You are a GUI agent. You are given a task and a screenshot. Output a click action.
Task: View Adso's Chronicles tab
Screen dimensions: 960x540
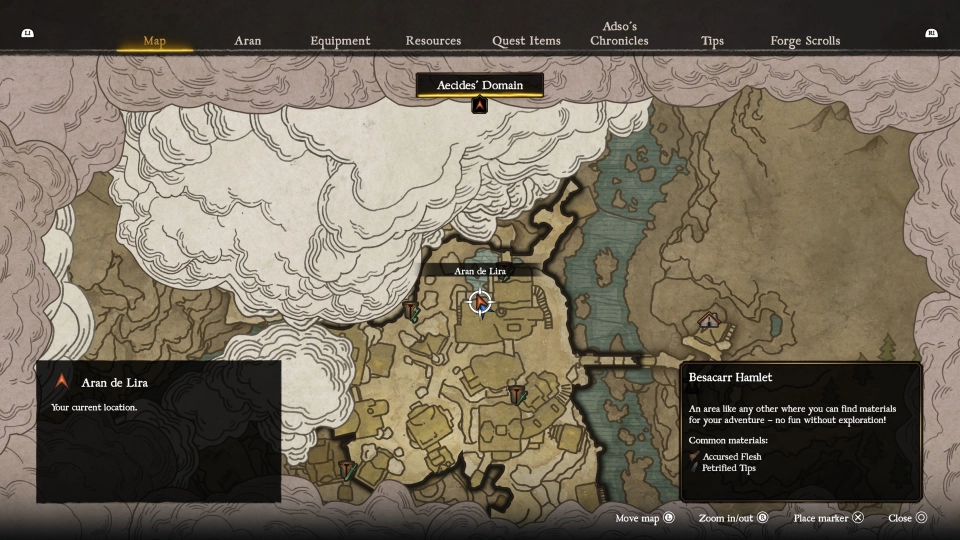(619, 34)
